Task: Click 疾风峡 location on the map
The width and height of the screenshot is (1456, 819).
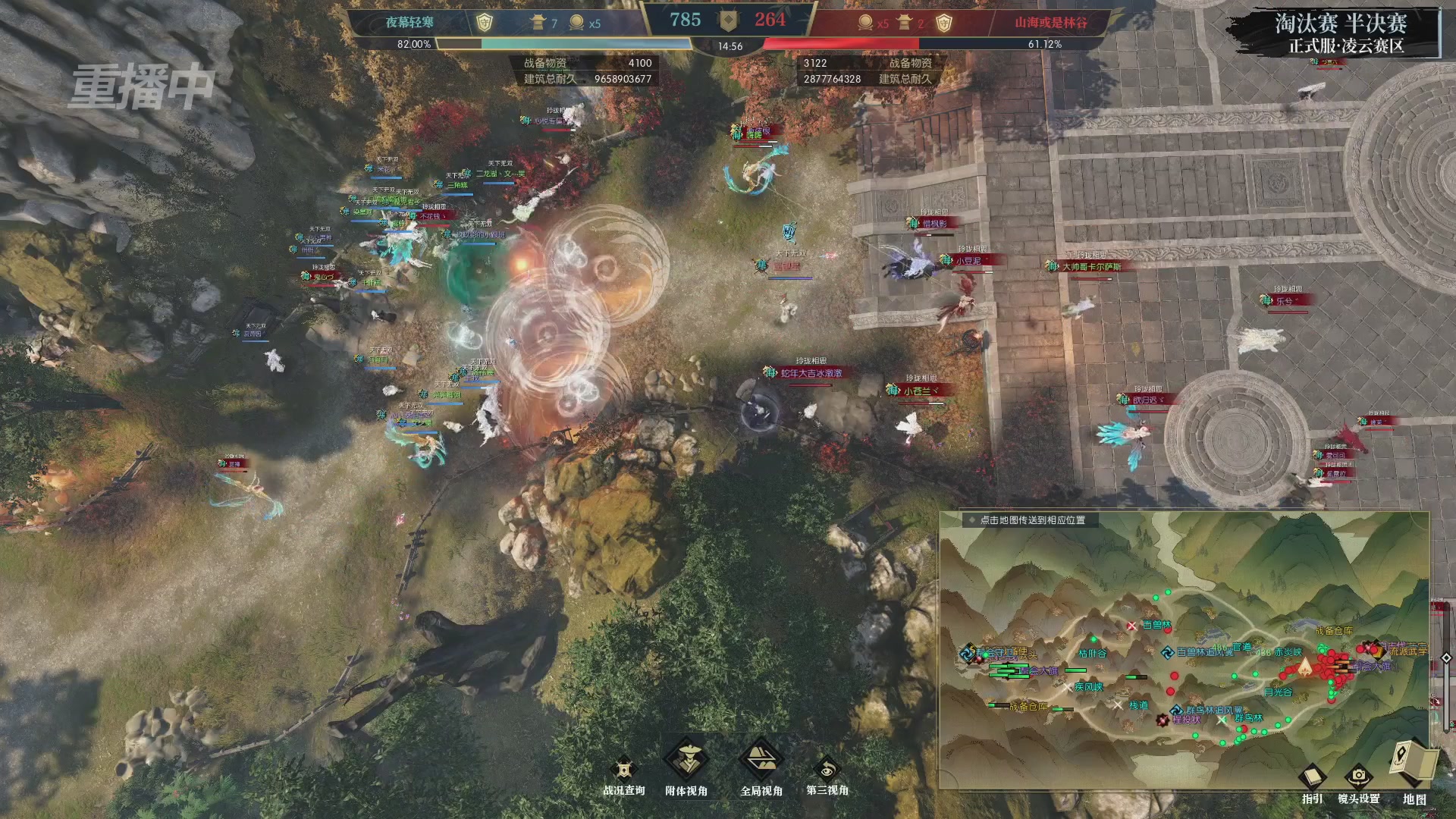Action: click(x=1088, y=687)
